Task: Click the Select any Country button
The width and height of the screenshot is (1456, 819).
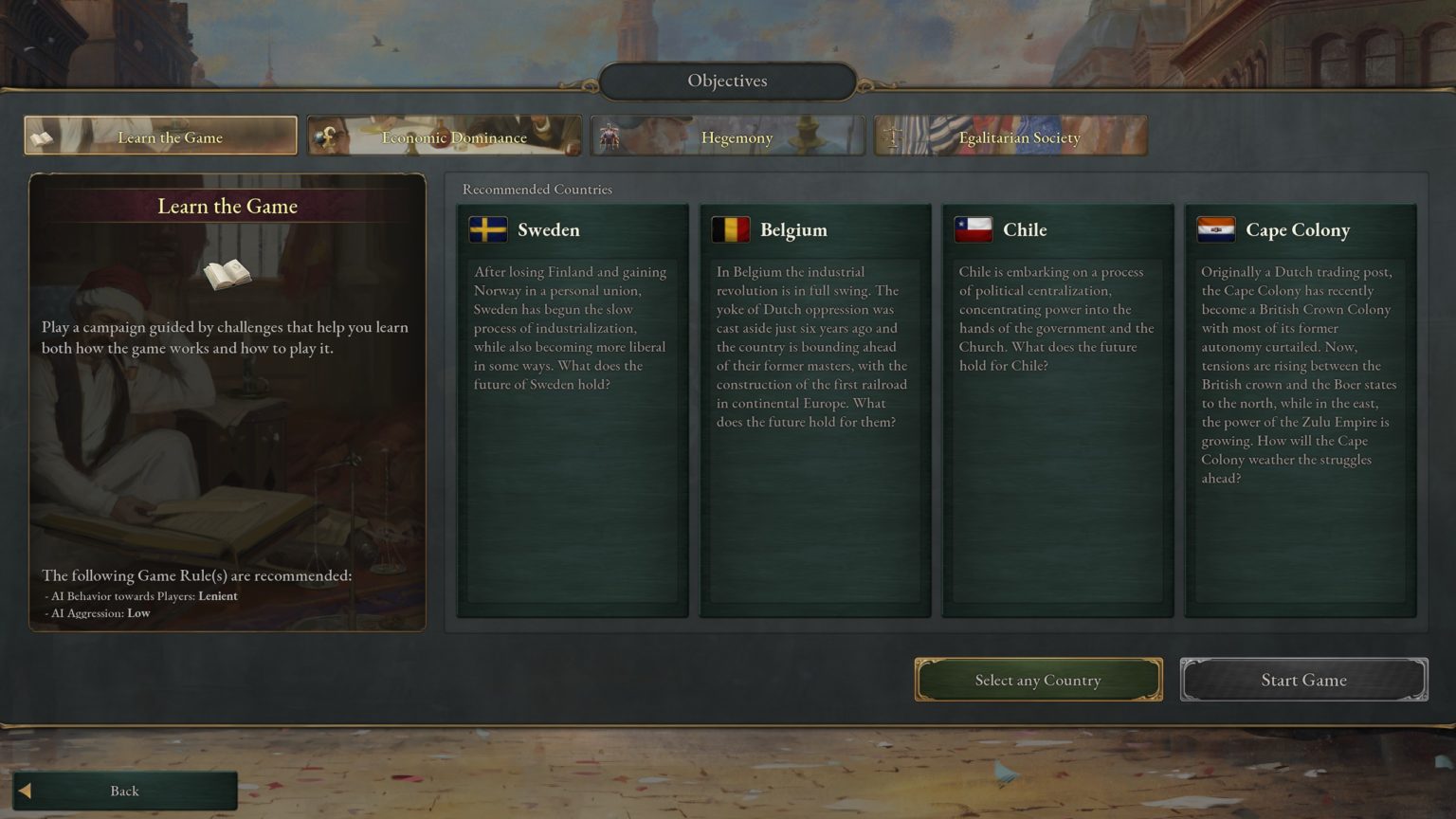Action: coord(1038,680)
